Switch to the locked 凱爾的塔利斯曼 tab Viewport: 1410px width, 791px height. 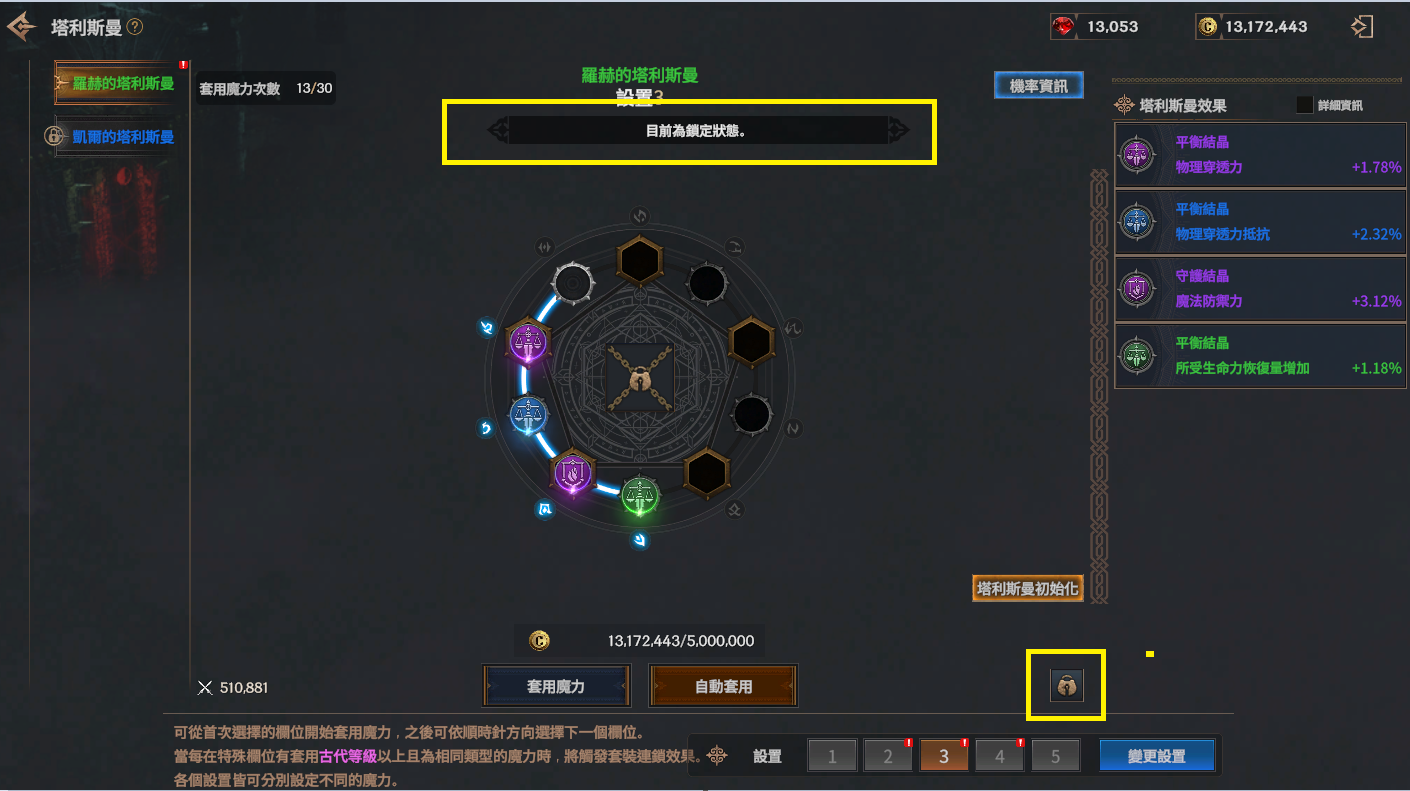coord(112,136)
